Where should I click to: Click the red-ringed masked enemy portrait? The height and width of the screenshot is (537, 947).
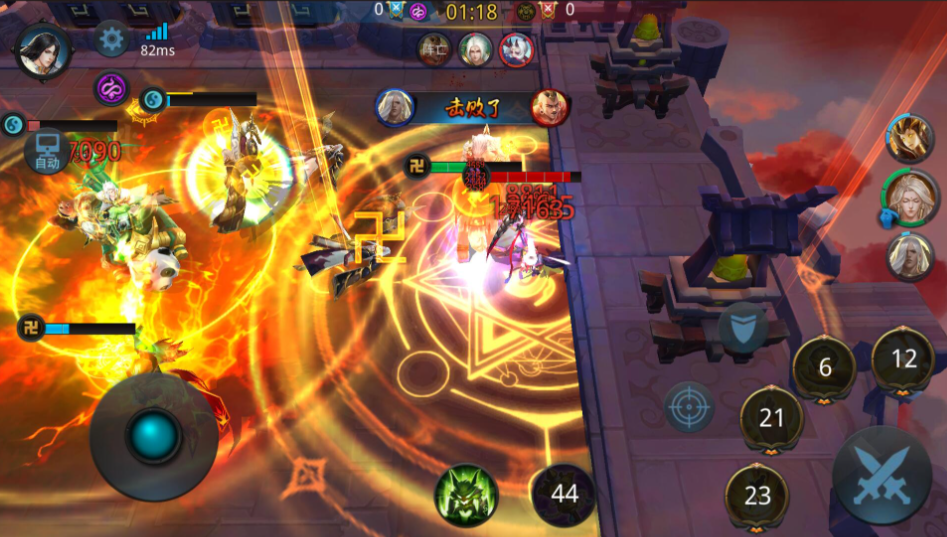(x=517, y=48)
